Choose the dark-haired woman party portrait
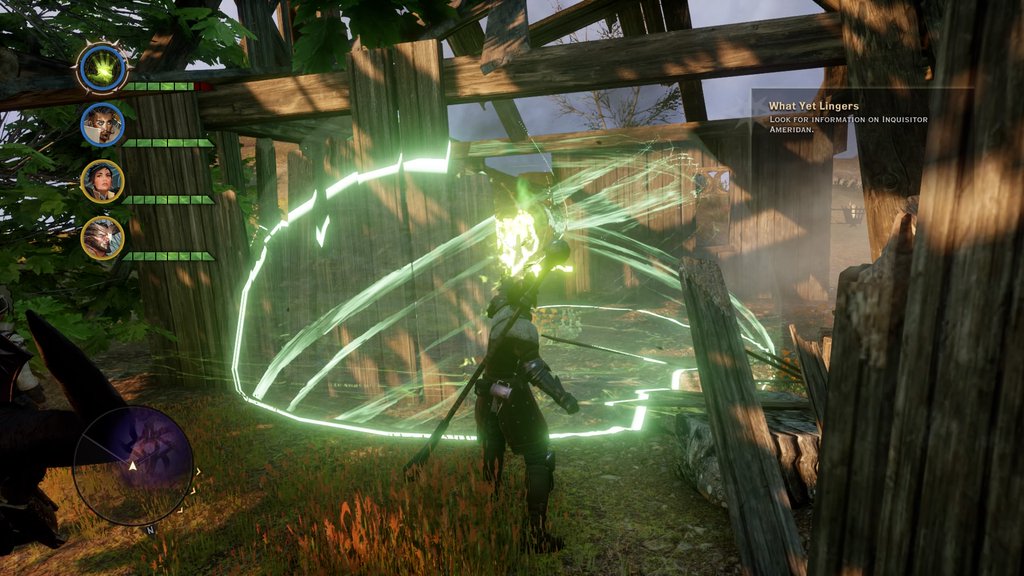 (x=102, y=181)
